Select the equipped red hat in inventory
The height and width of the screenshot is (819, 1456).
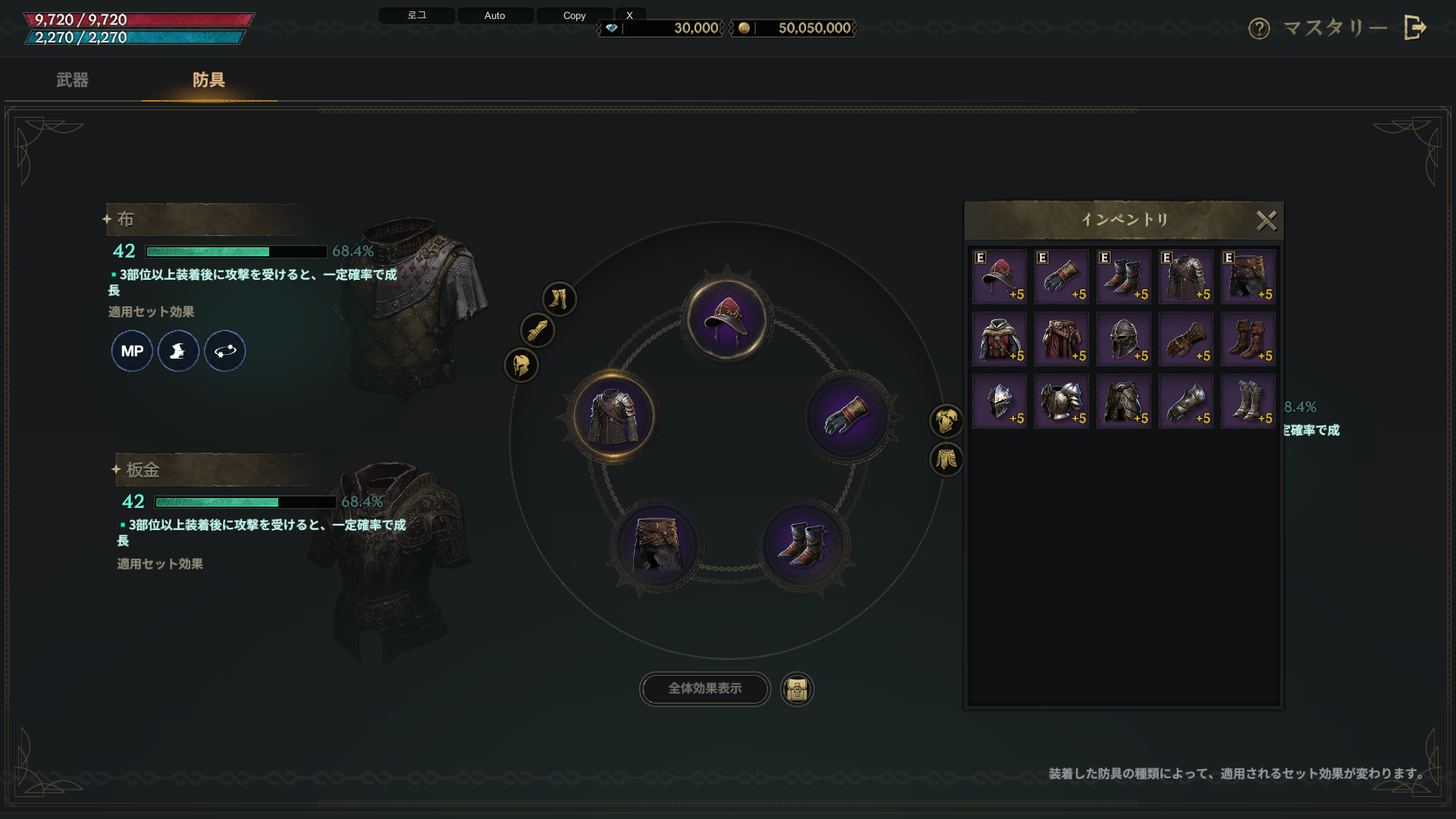click(x=999, y=277)
